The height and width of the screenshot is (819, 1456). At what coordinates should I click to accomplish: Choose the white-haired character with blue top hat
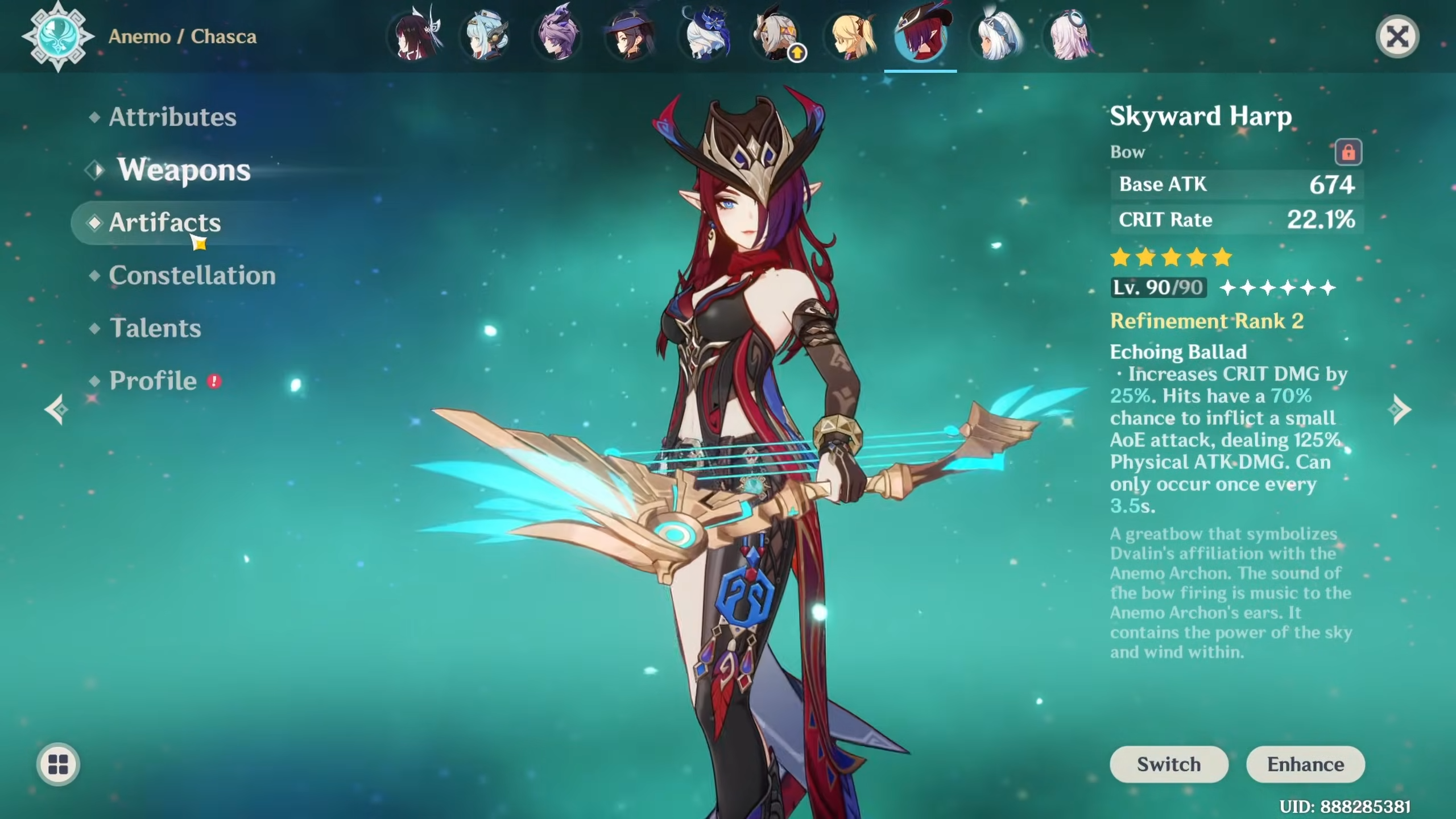(704, 38)
